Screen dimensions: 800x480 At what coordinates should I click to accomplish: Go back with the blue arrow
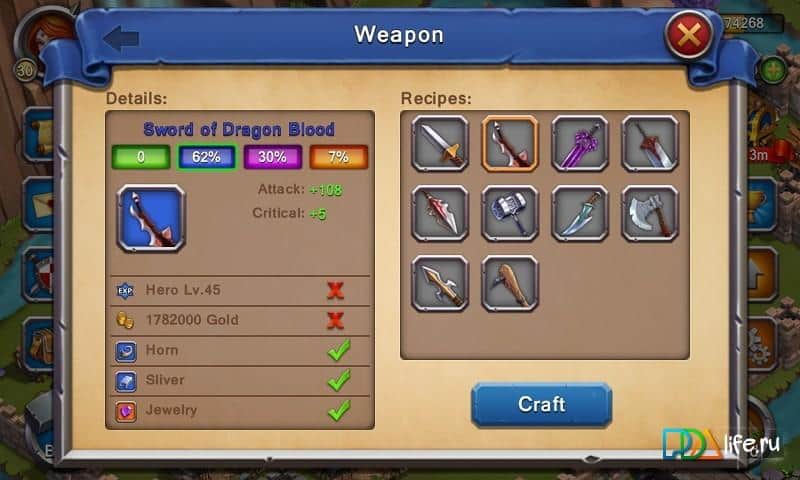point(121,38)
